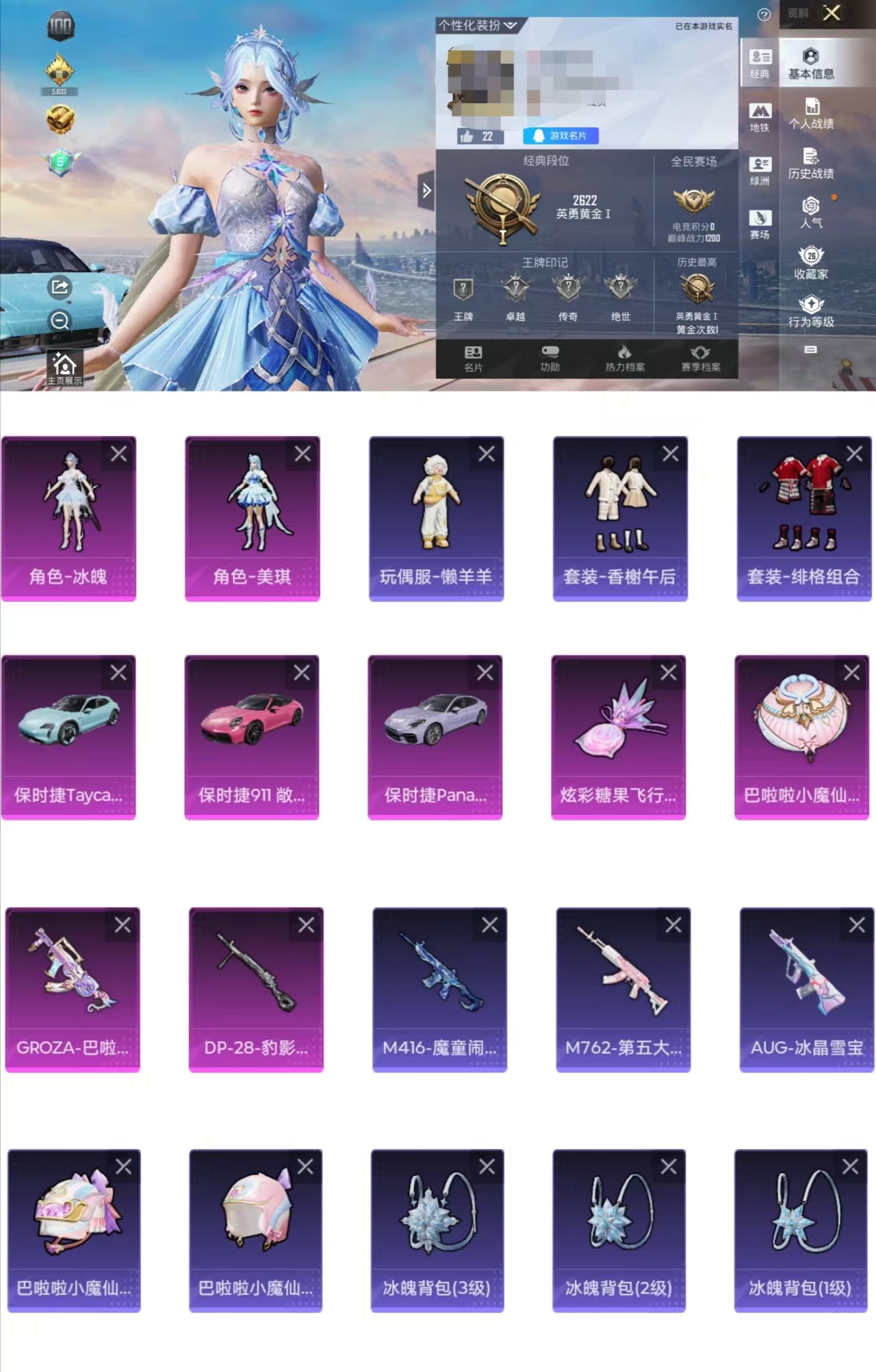Viewport: 876px width, 1372px height.
Task: Switch to the 个人战绩 tab
Action: click(813, 113)
